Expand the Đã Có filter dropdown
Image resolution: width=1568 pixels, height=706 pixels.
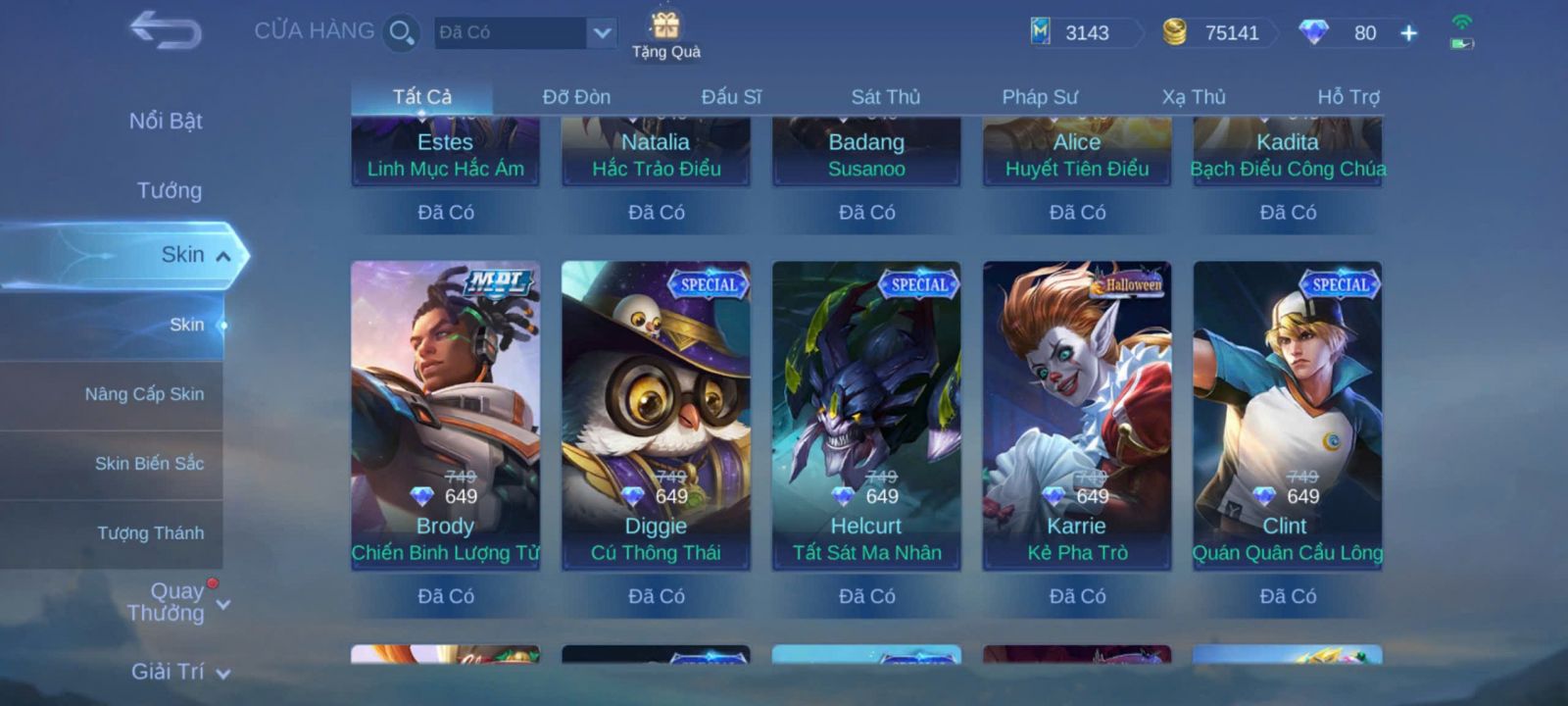coord(602,32)
